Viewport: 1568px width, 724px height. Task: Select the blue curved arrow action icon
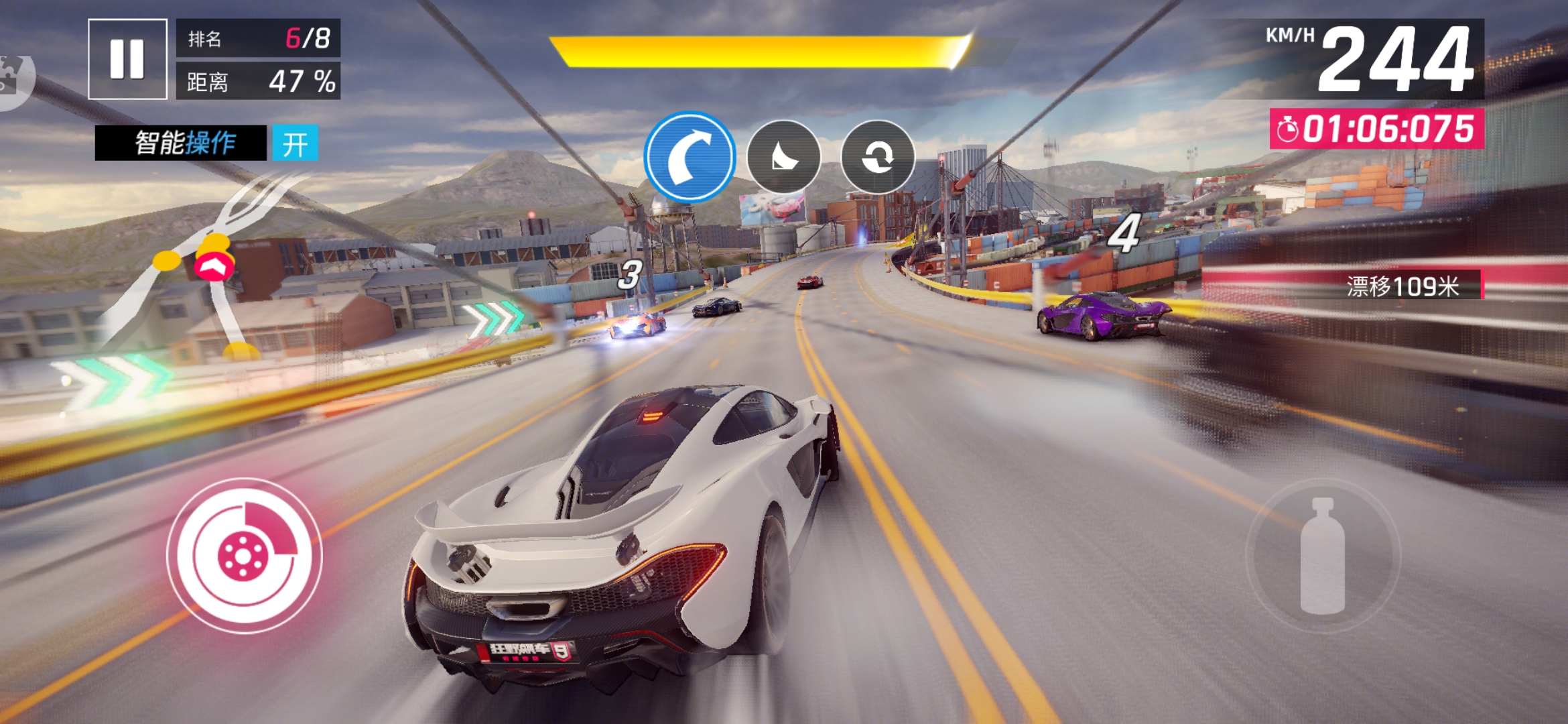coord(690,157)
